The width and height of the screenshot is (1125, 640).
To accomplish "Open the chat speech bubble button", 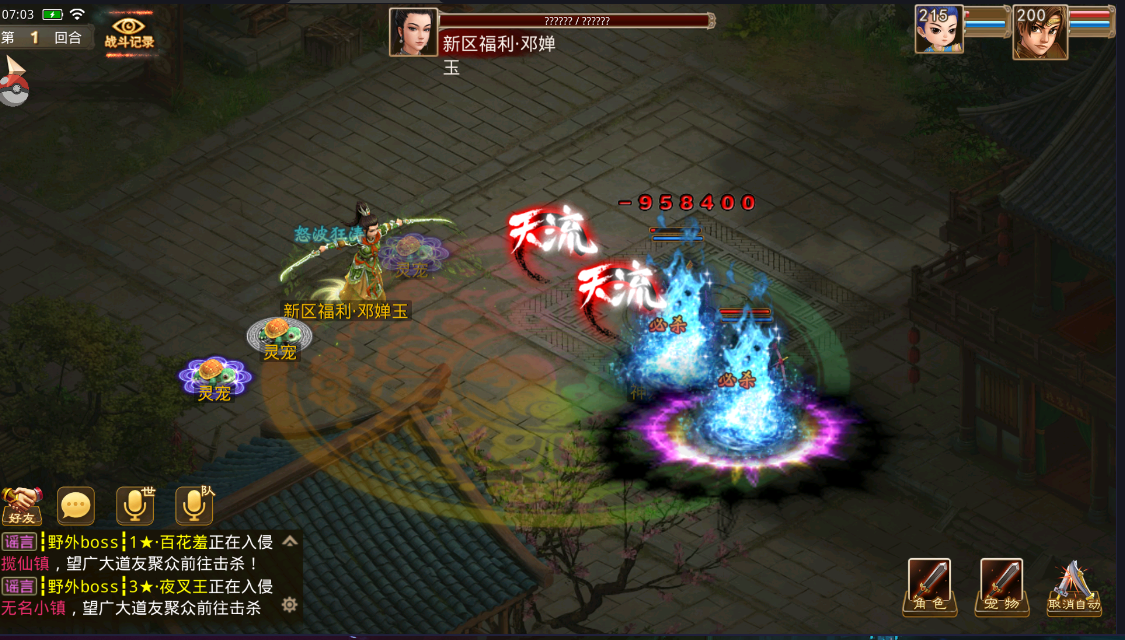I will [76, 506].
